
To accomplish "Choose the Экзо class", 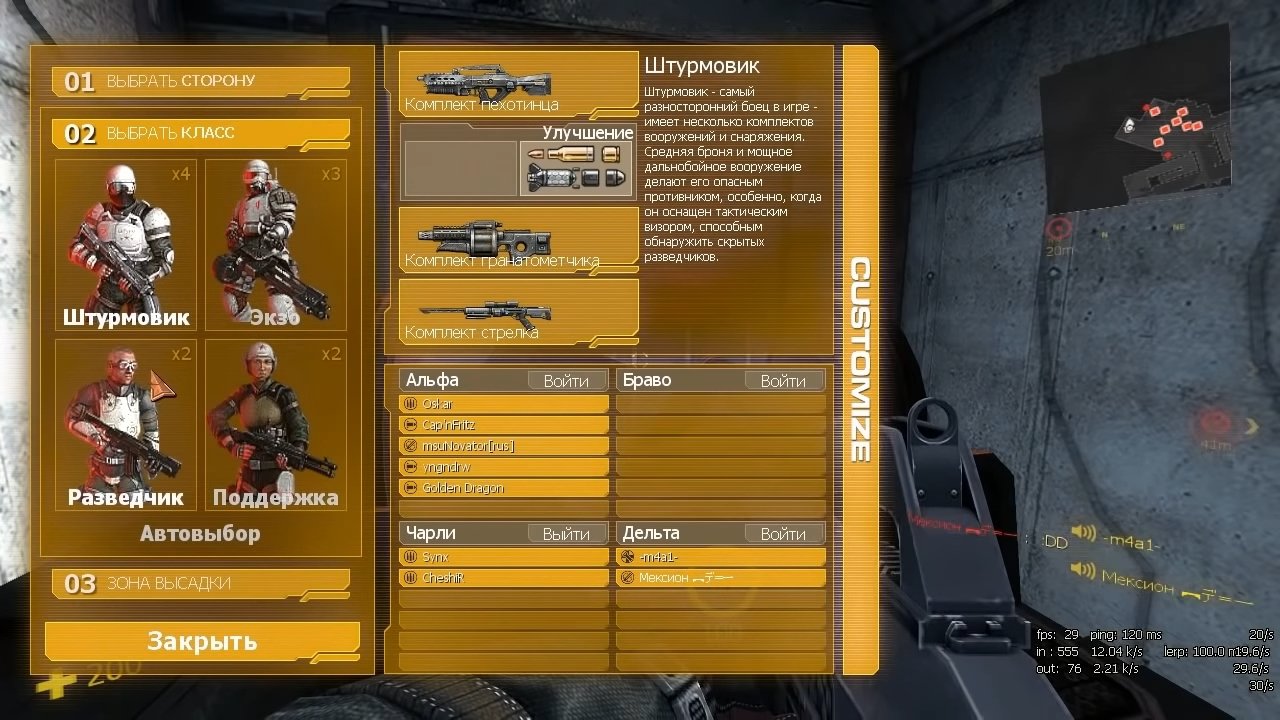I will point(276,245).
